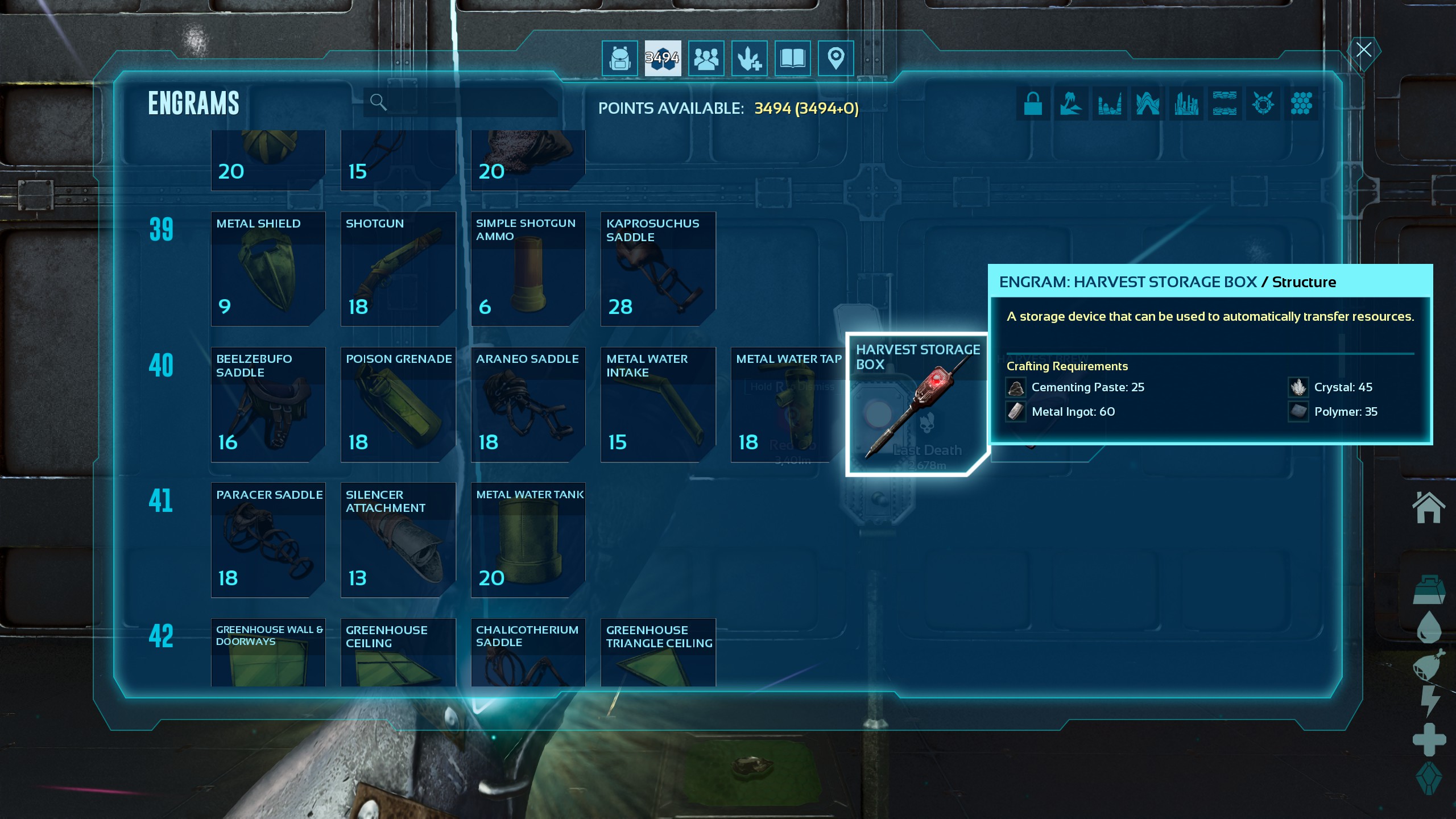Screen dimensions: 1456x819
Task: Select the Metal Water Intake engram
Action: point(658,404)
